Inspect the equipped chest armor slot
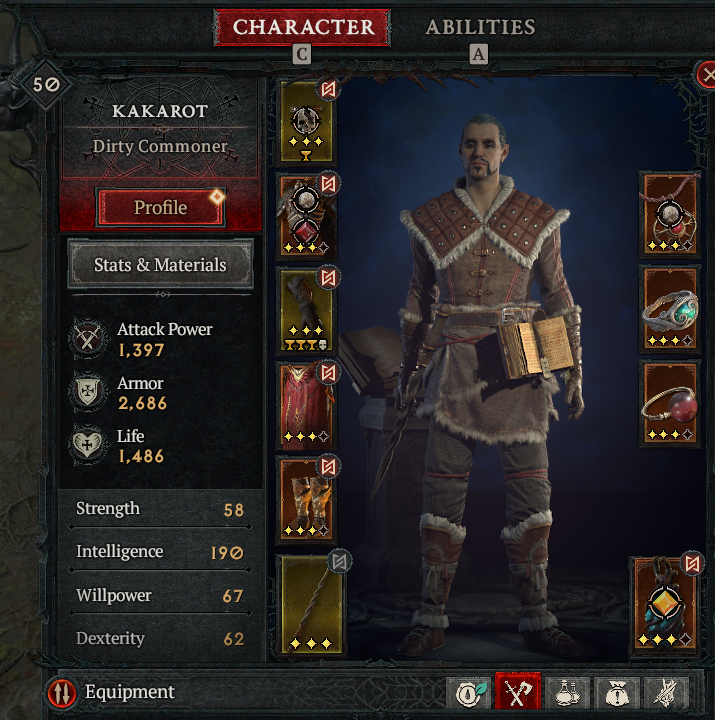The width and height of the screenshot is (715, 720). tap(307, 216)
